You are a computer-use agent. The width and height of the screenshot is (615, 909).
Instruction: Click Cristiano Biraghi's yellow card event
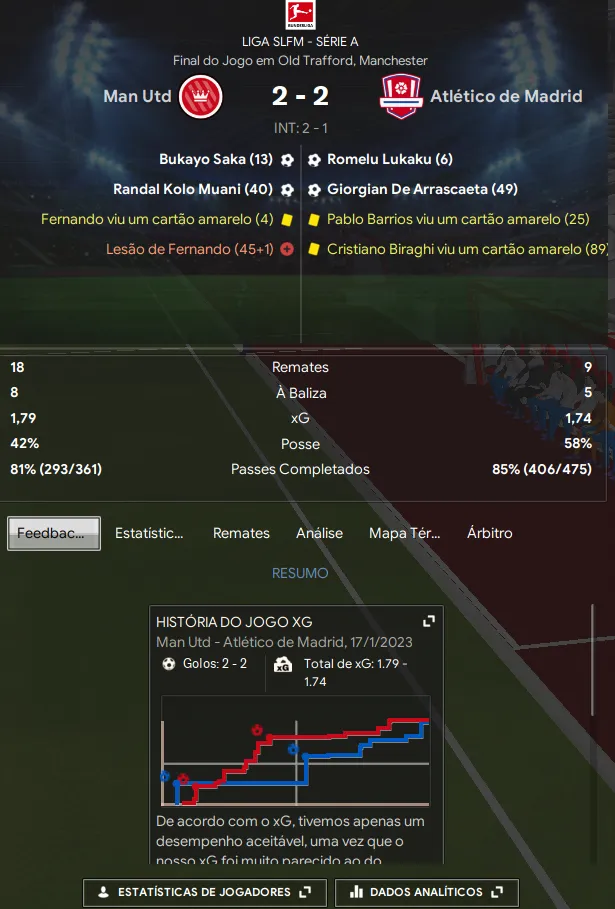(x=467, y=249)
